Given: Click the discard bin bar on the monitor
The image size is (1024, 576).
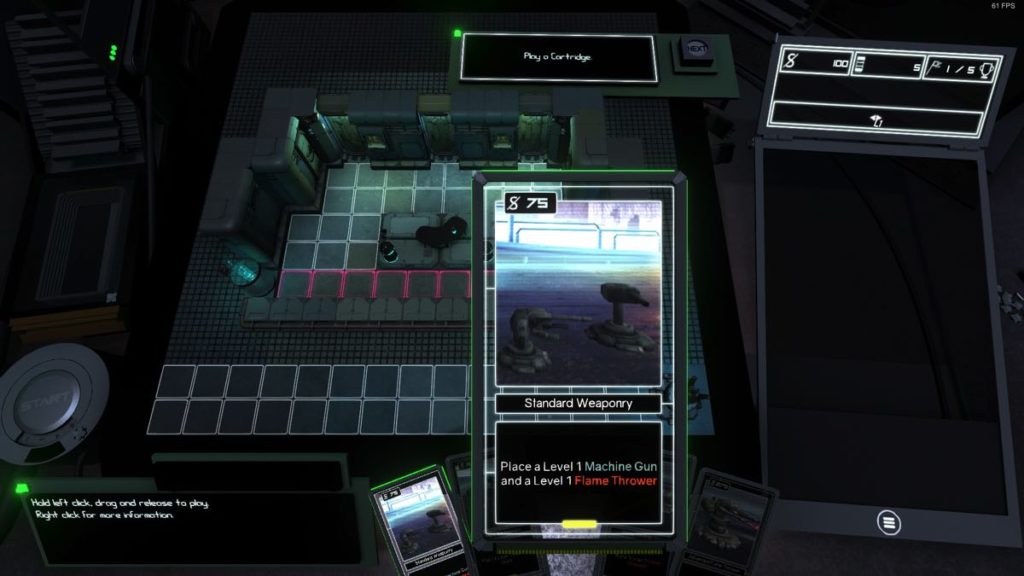Looking at the screenshot, I should 876,119.
